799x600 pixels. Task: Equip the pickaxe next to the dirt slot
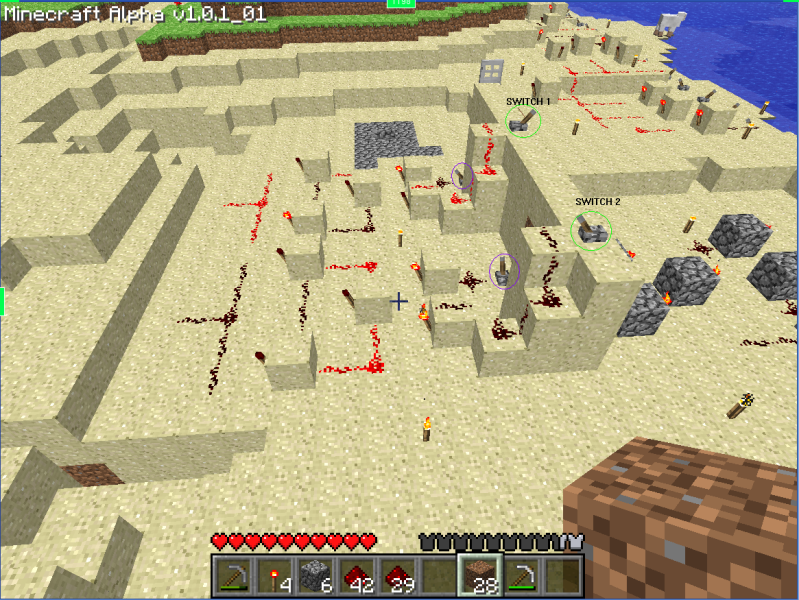520,575
